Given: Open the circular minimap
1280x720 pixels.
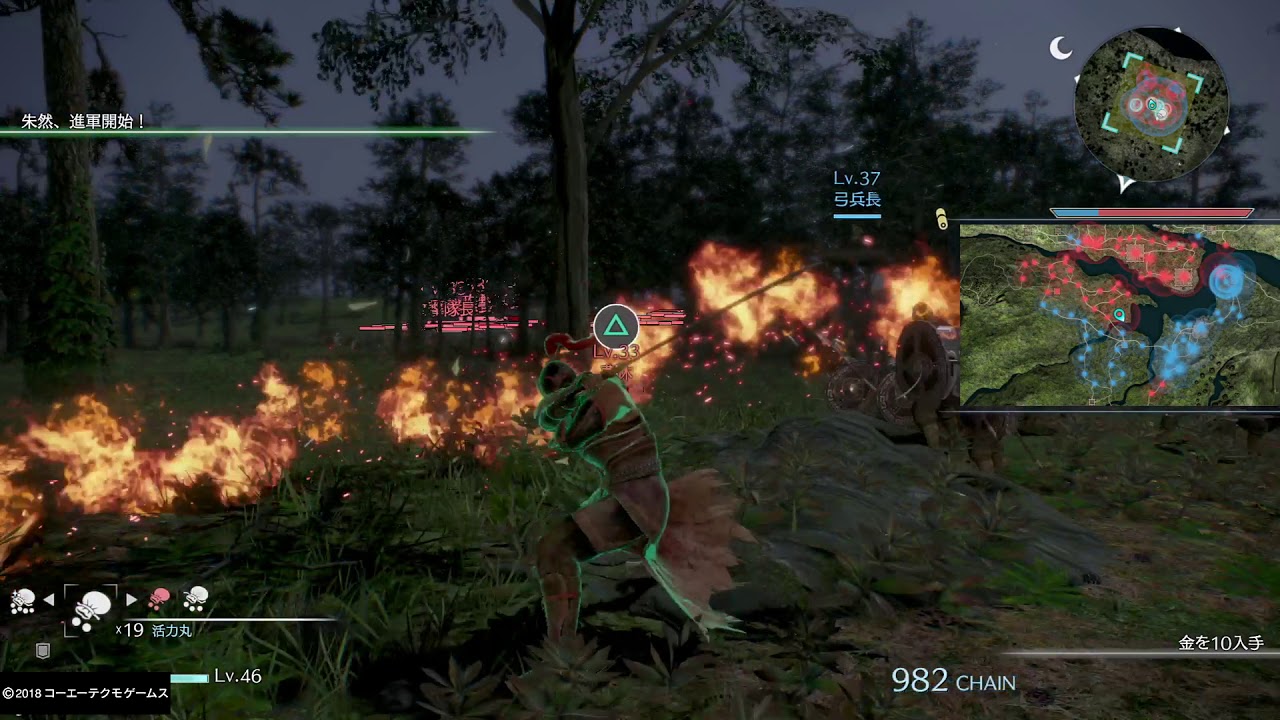Looking at the screenshot, I should (x=1151, y=104).
